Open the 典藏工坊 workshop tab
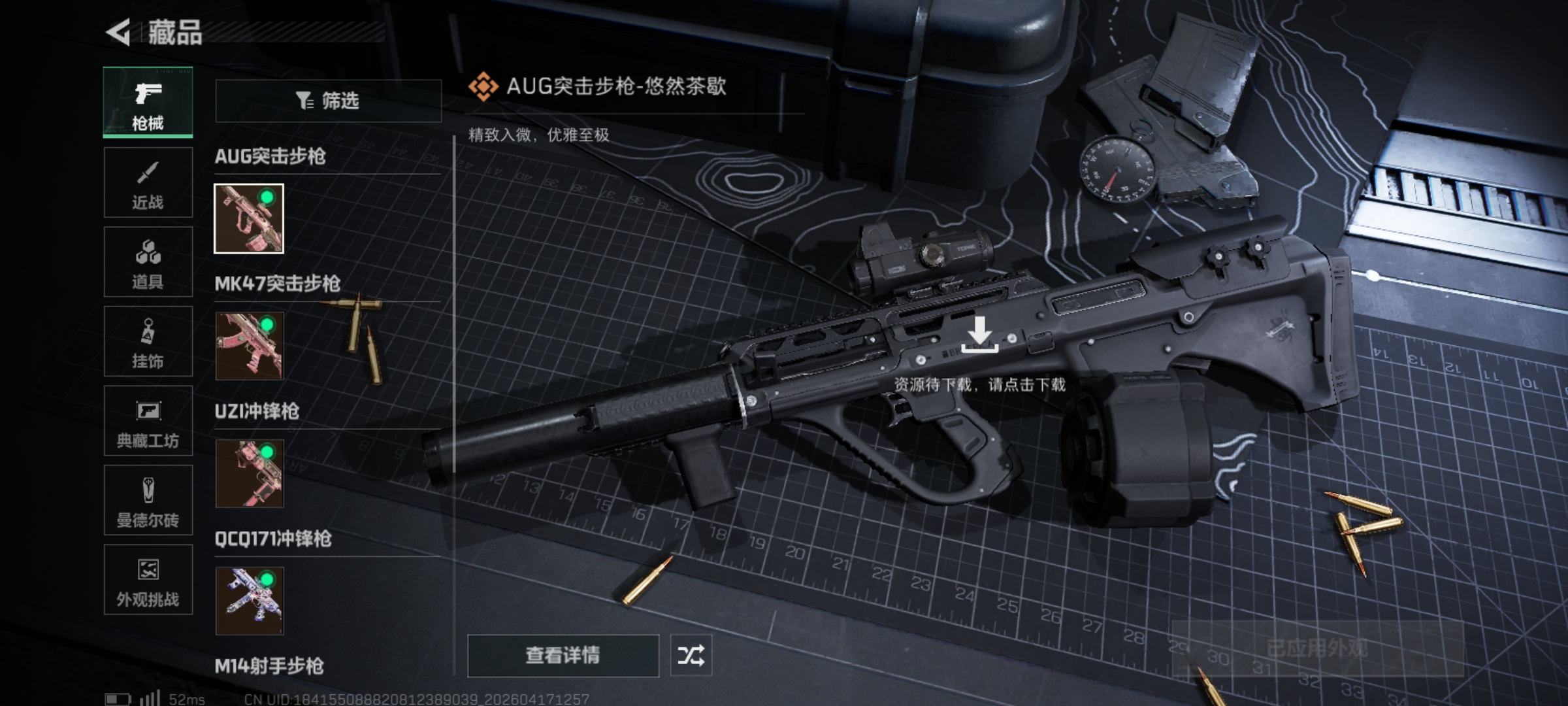Viewport: 1568px width, 706px height. click(x=148, y=422)
